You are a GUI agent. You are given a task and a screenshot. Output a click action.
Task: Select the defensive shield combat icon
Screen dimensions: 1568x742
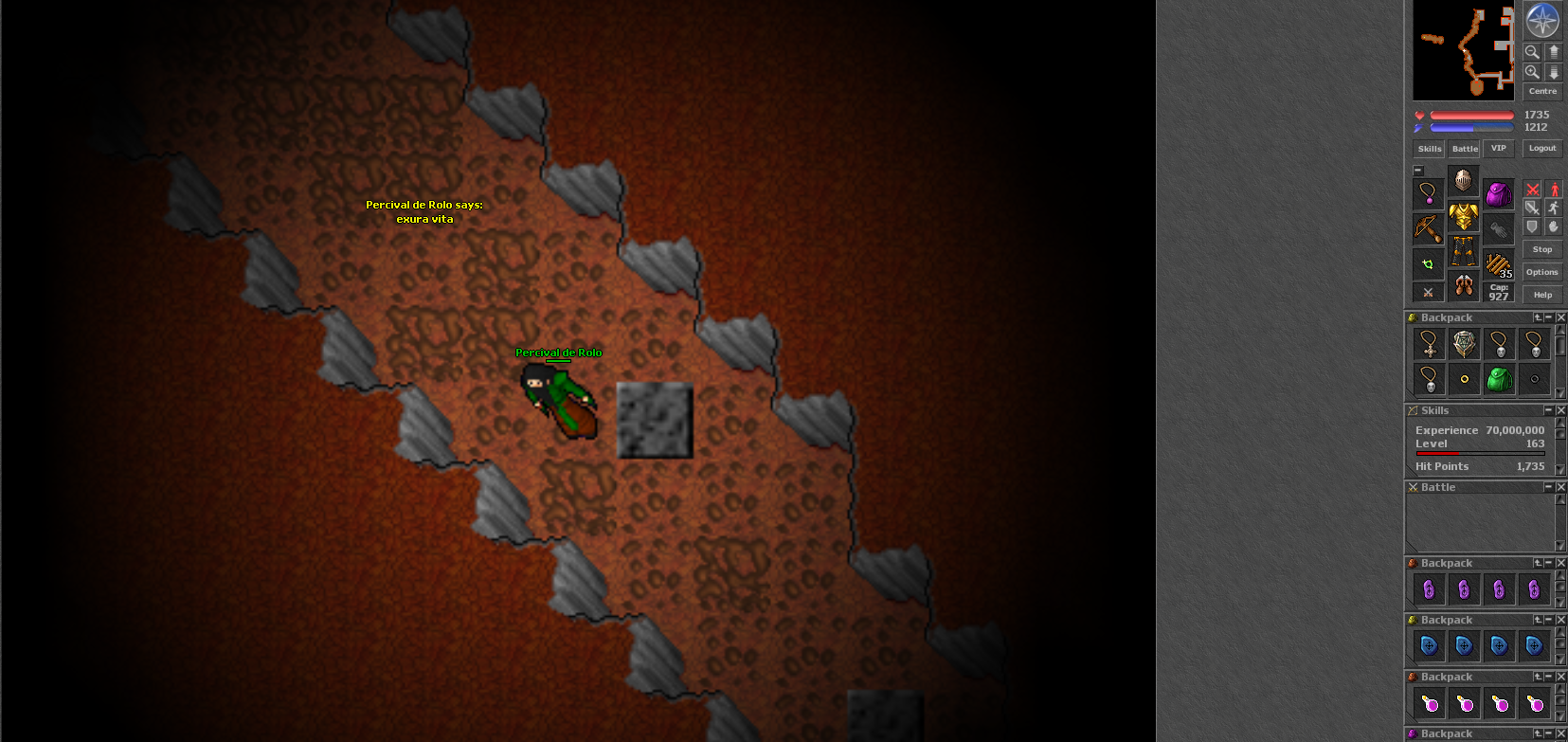(x=1533, y=226)
